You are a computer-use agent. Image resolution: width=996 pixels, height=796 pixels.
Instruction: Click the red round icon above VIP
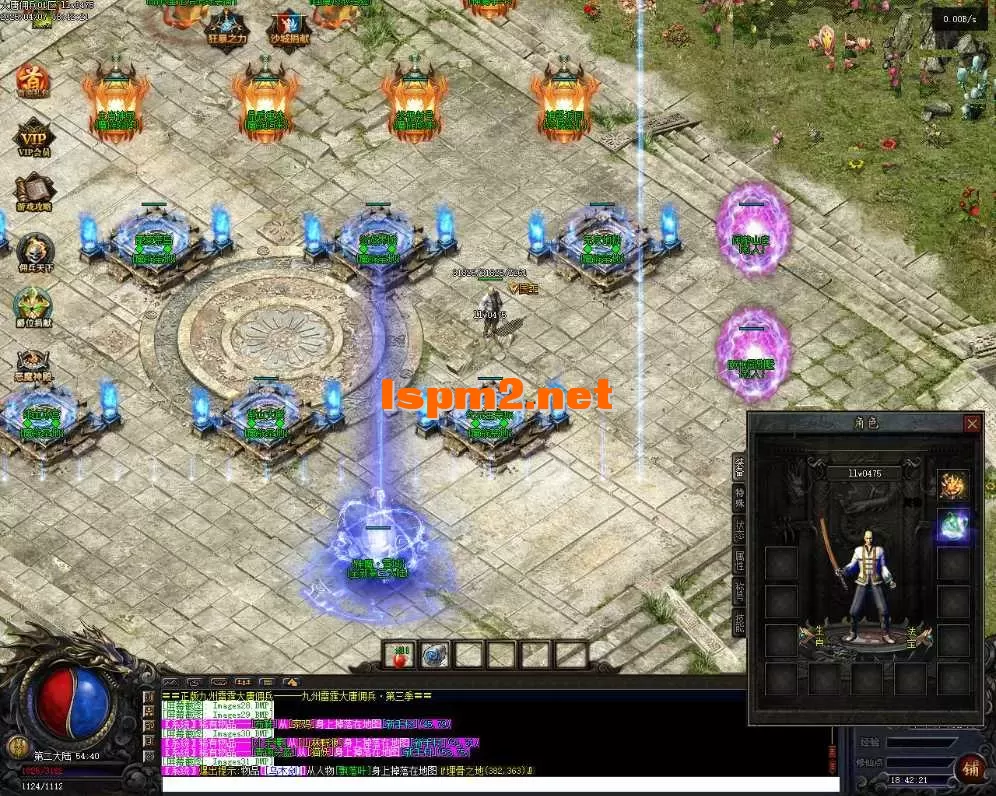coord(33,80)
